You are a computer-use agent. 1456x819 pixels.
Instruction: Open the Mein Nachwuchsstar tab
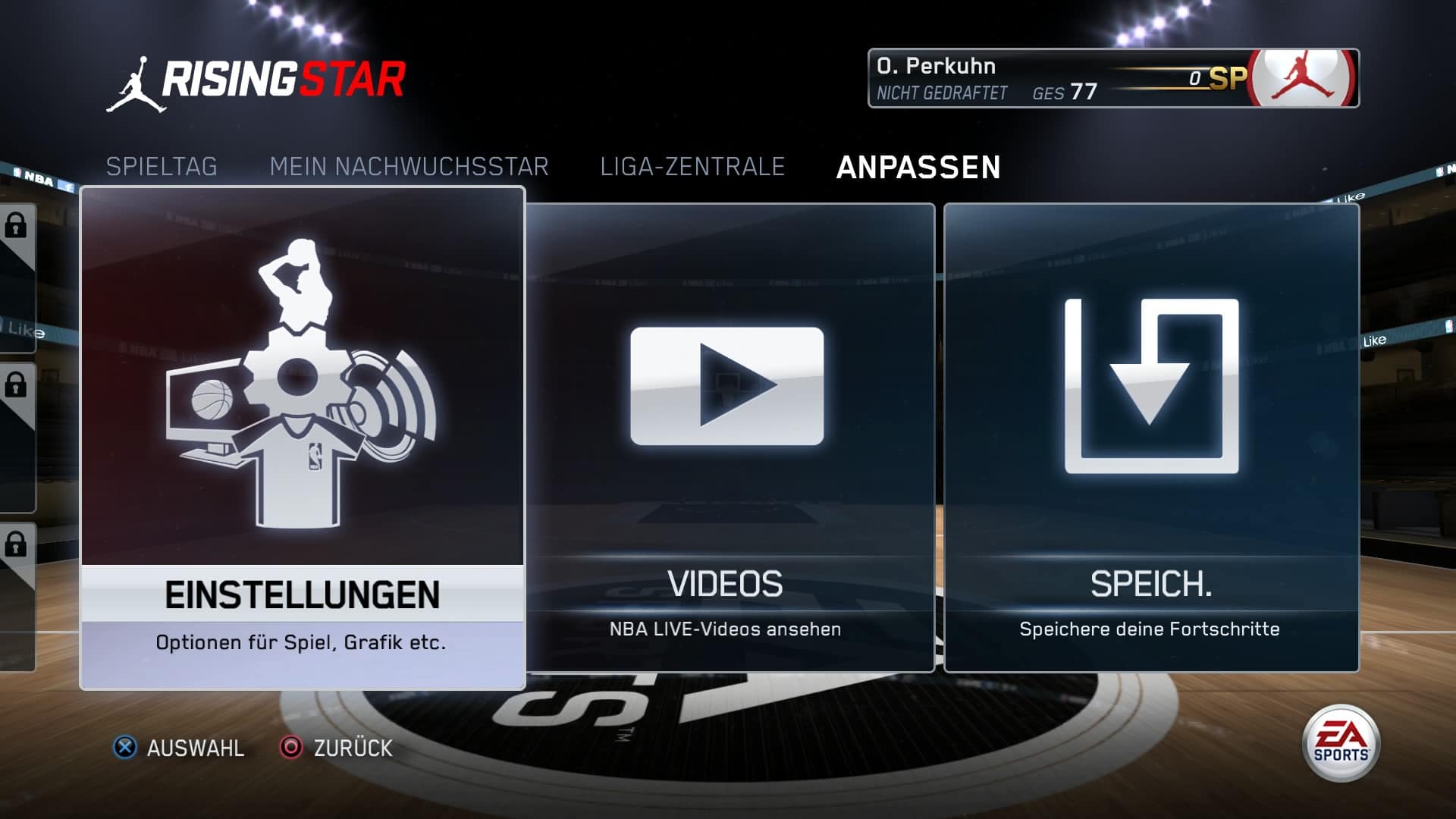pyautogui.click(x=409, y=167)
